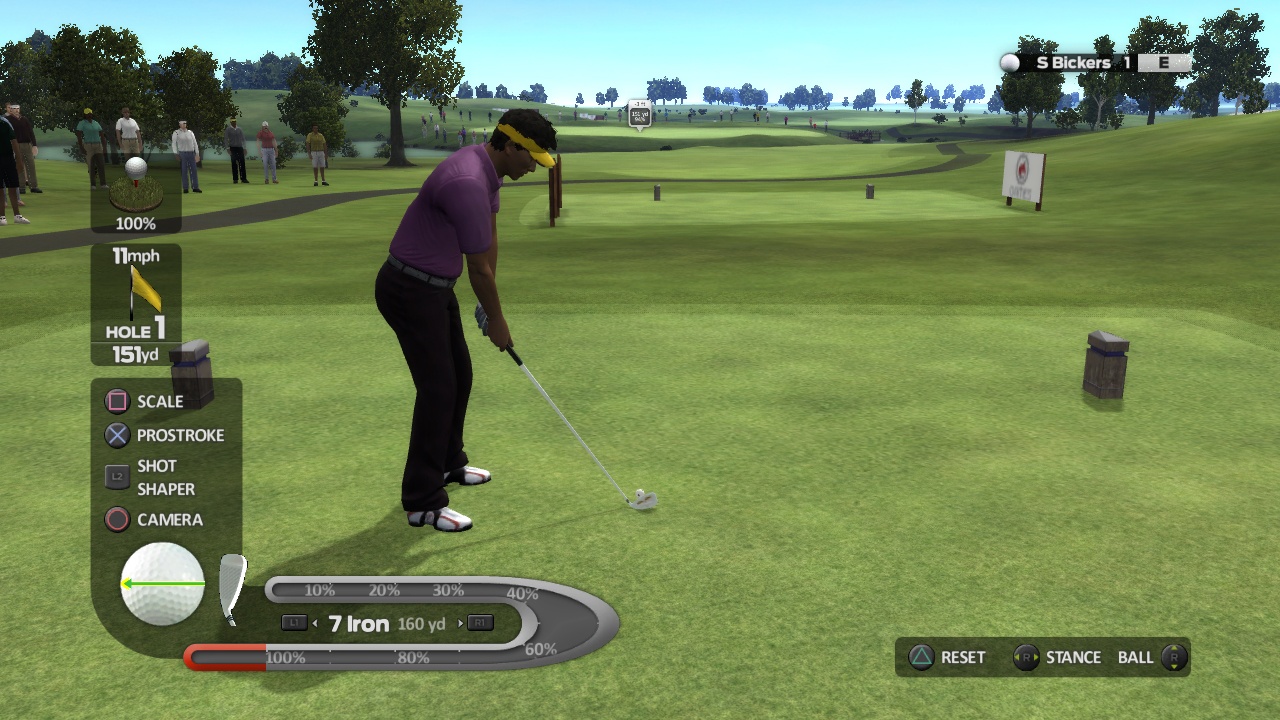Expand the up arrow on the Ball control
Image resolution: width=1280 pixels, height=720 pixels.
coord(1173,648)
